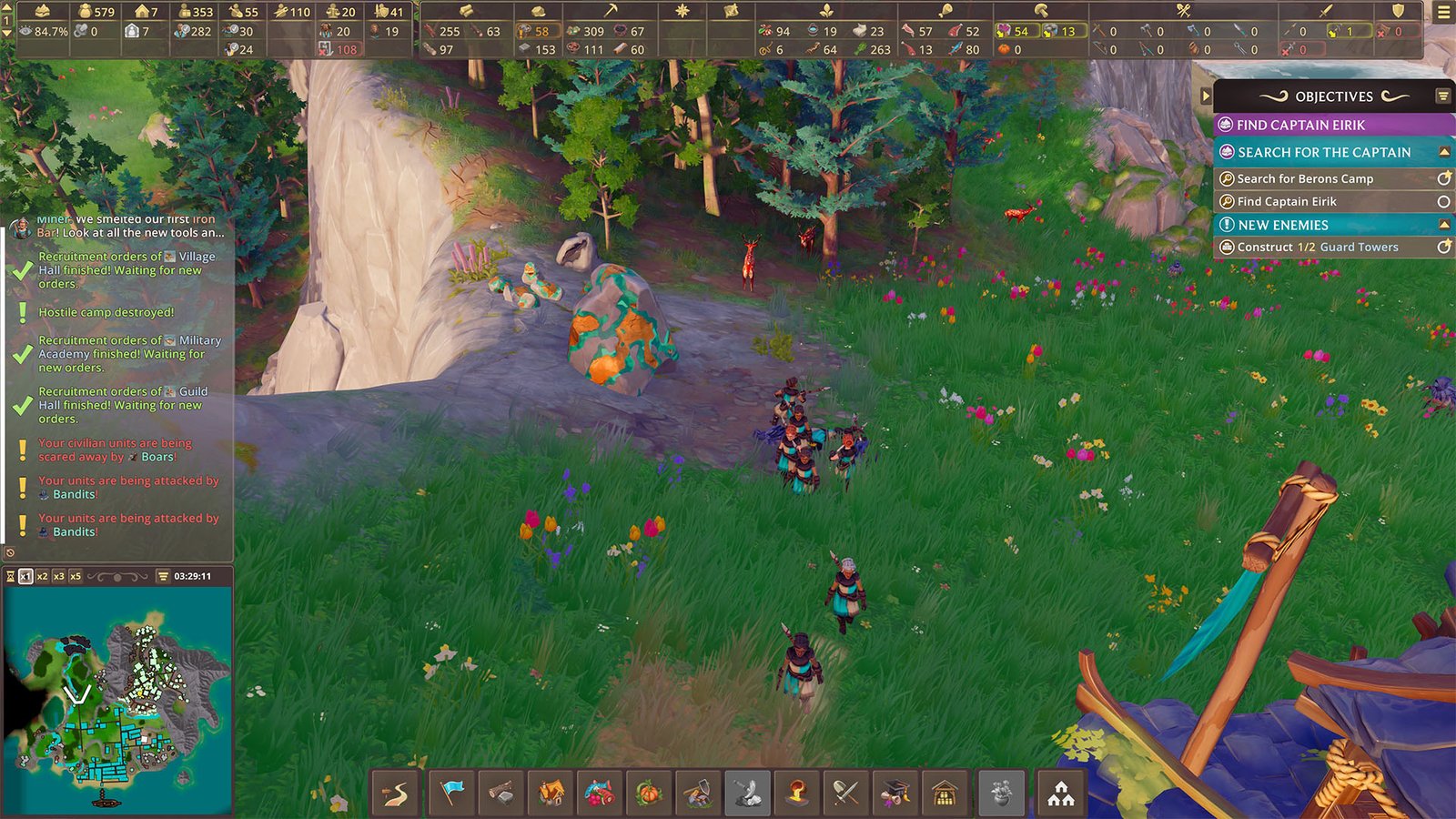Open the food production build menu
1456x819 pixels.
point(602,794)
